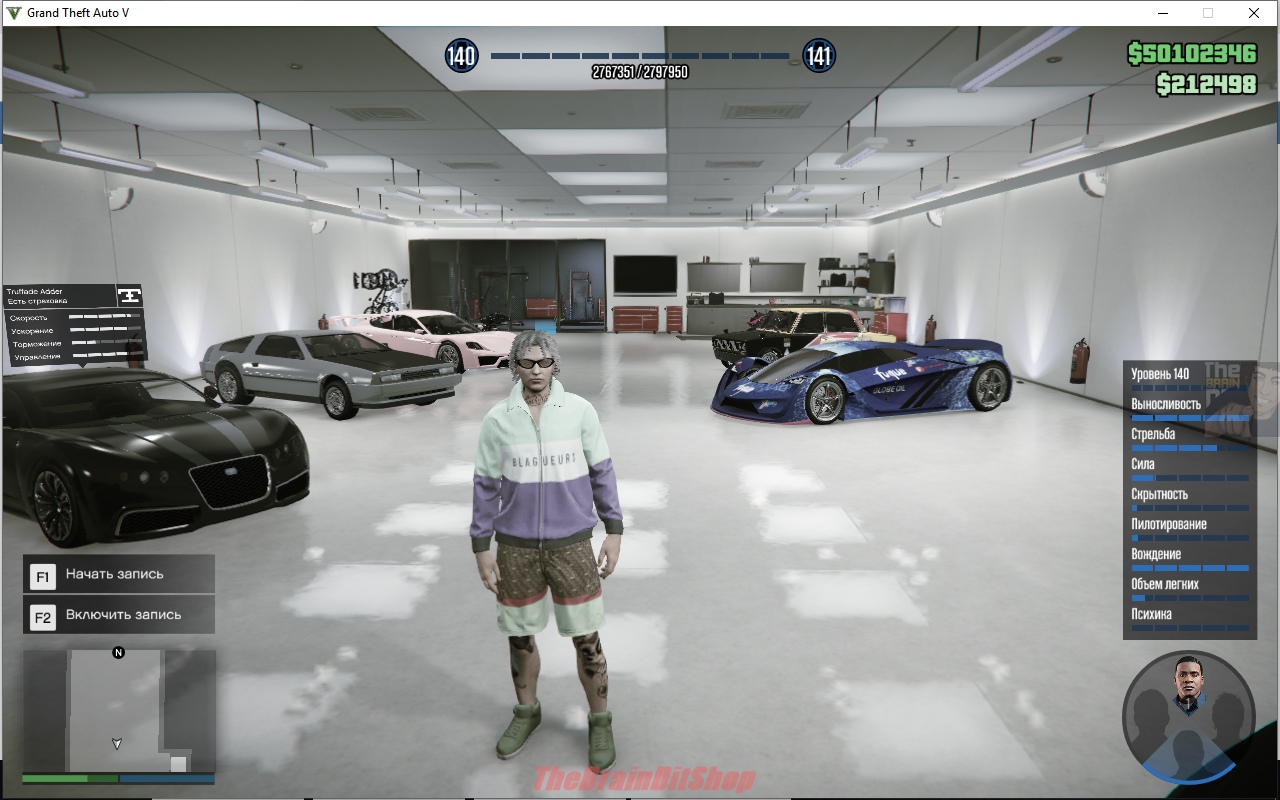Minimize the Grand Theft Auto V window
The width and height of the screenshot is (1280, 800).
1163,13
